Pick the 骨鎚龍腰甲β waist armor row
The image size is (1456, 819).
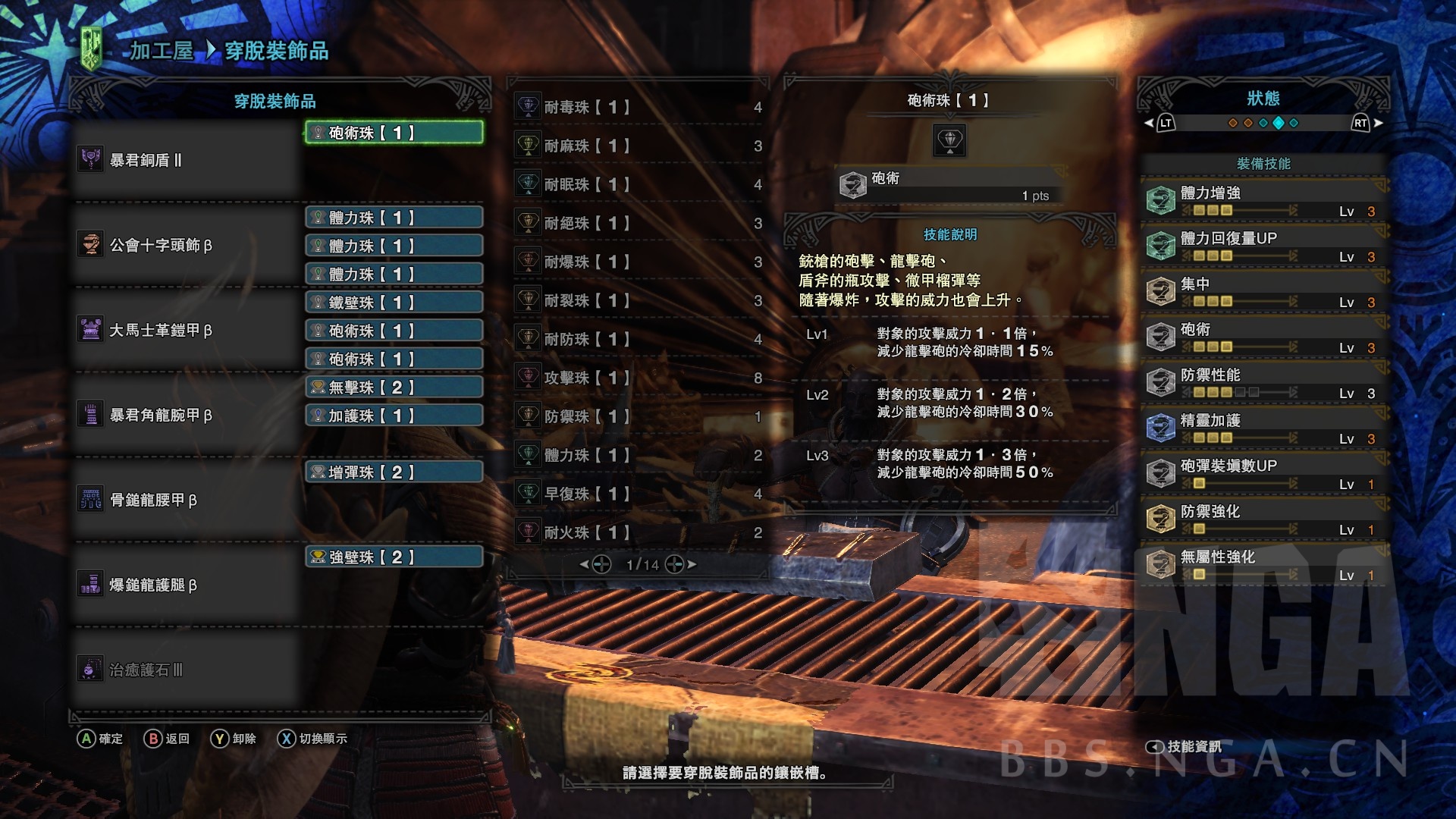186,500
